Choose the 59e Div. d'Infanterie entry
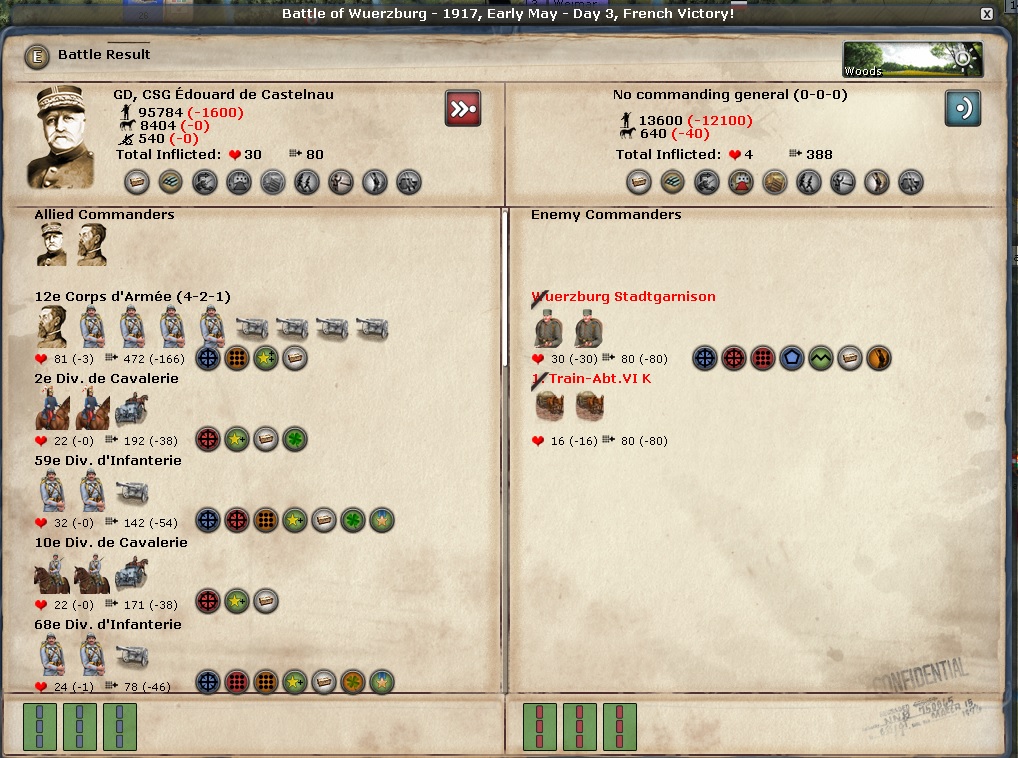 [x=108, y=461]
